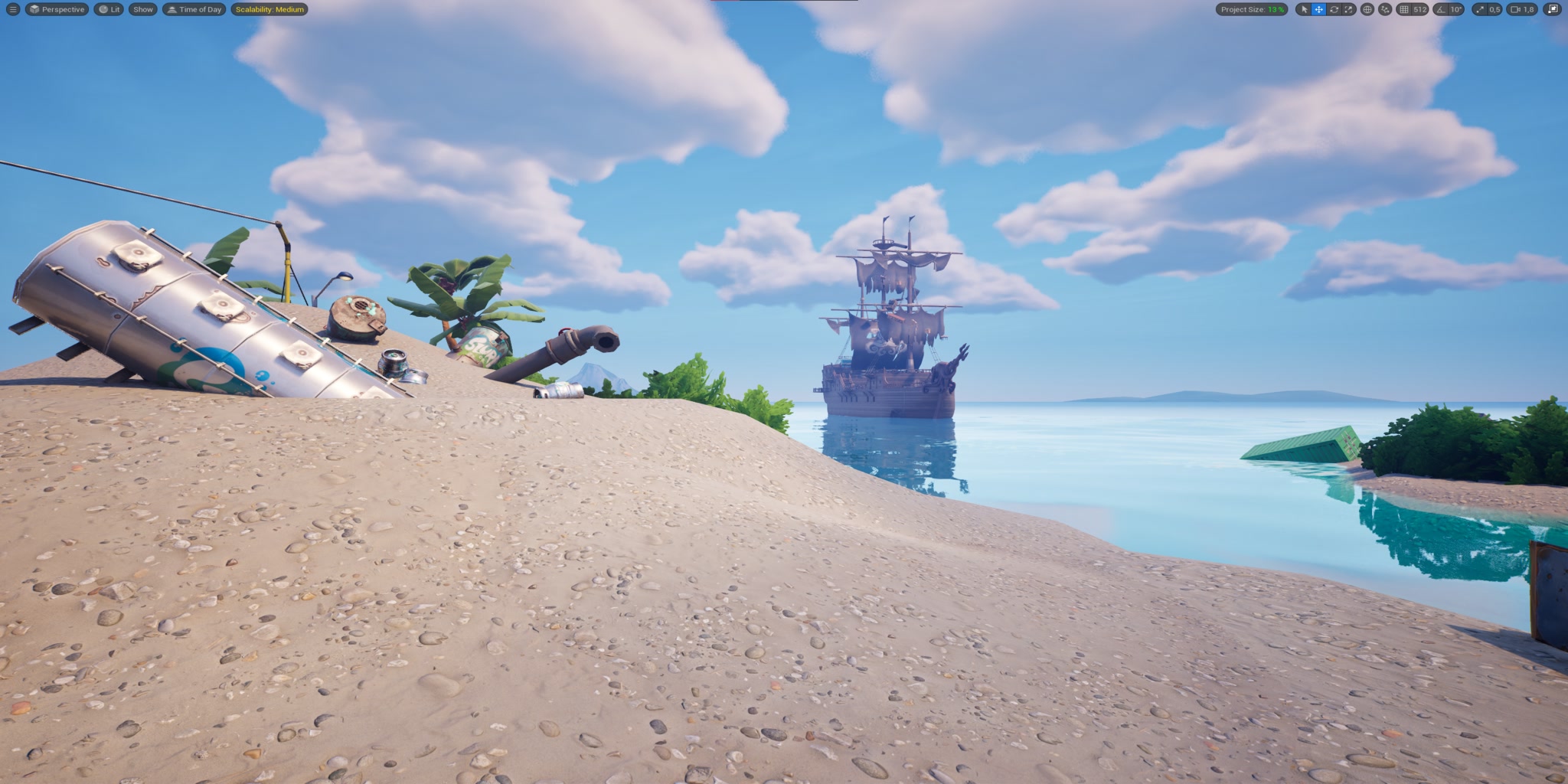
Task: Change grid snap size 512 value
Action: 1422,10
